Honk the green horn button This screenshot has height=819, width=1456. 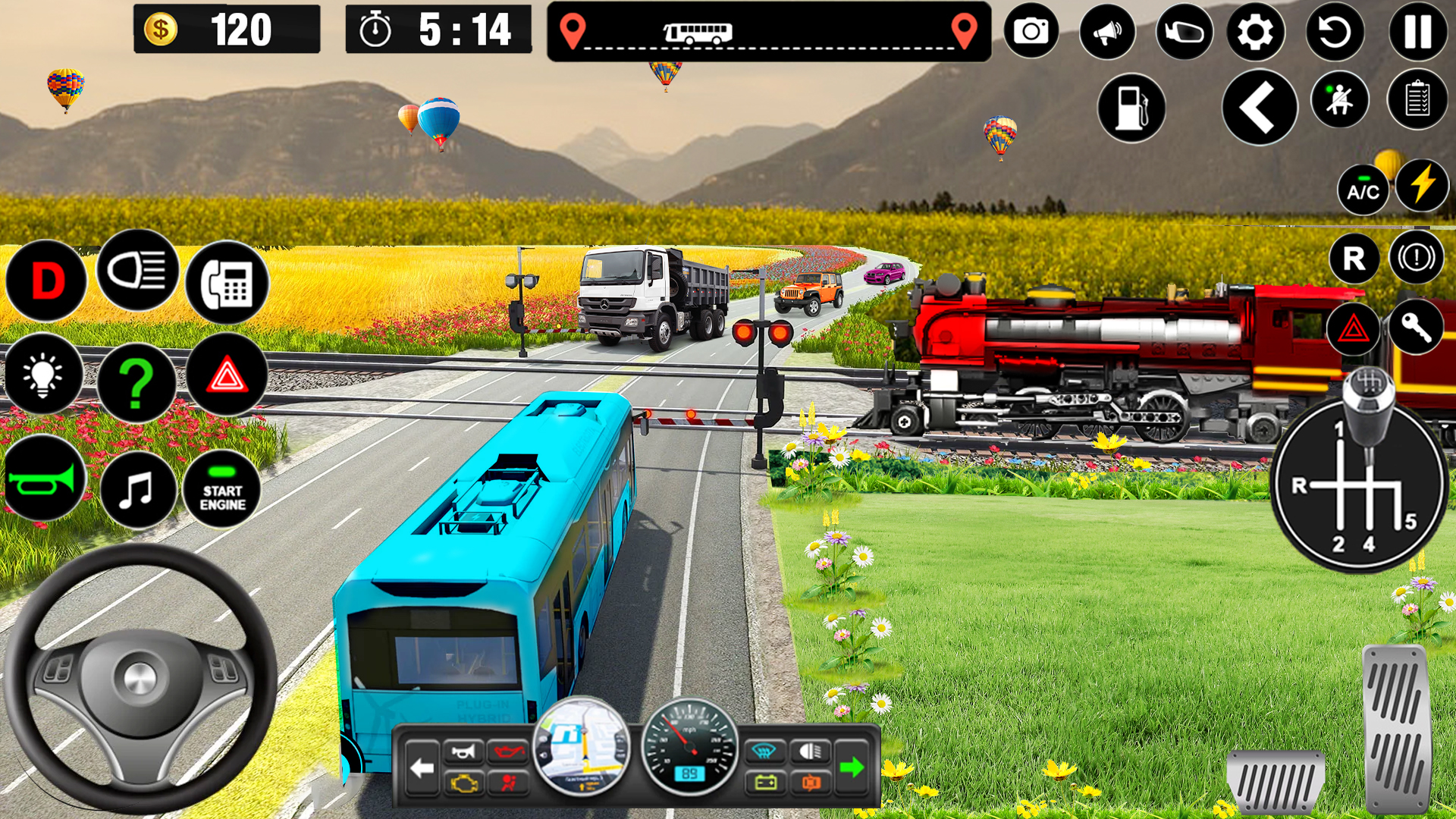point(43,479)
